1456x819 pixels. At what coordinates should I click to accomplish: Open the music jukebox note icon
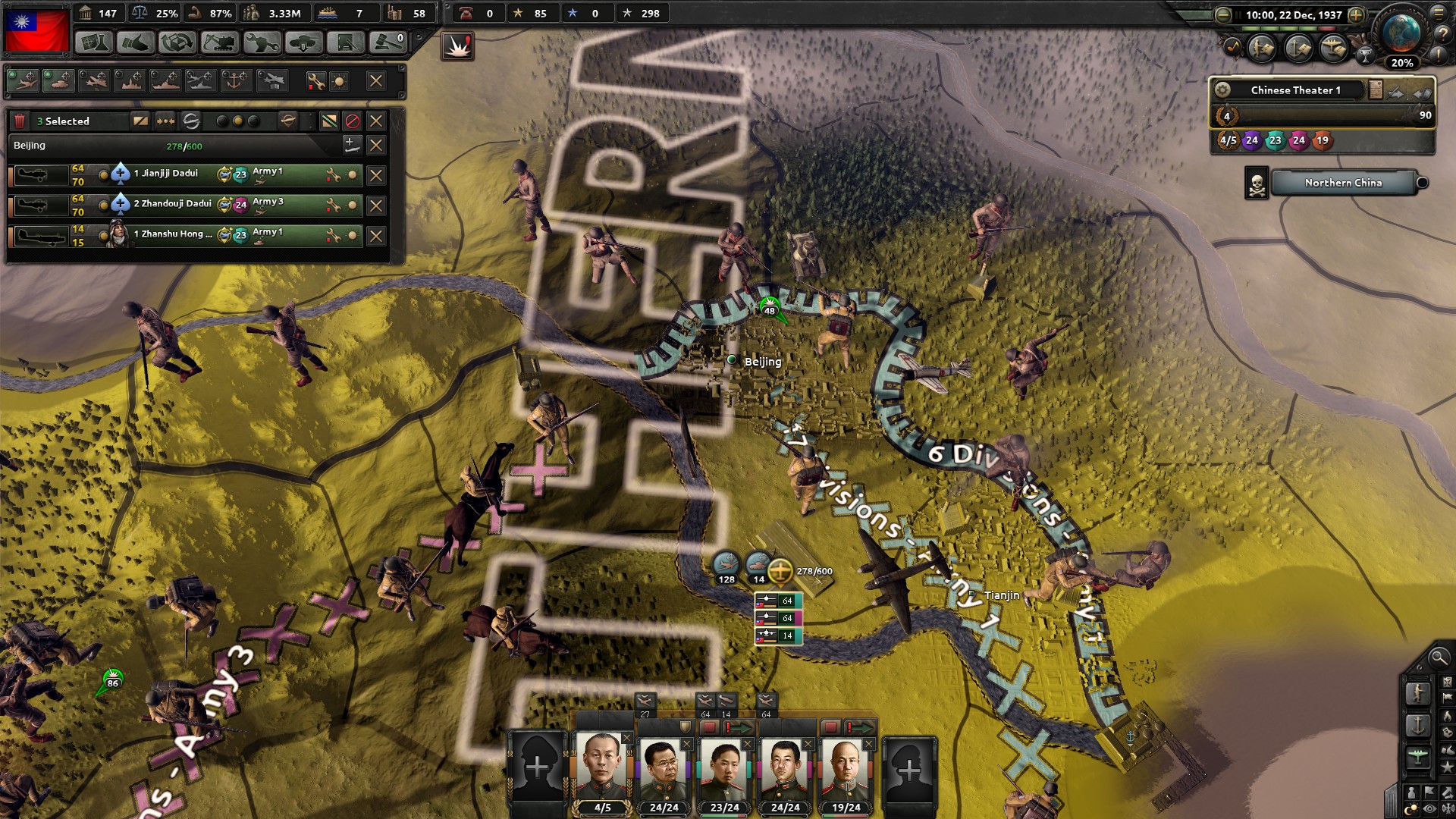click(x=1235, y=48)
